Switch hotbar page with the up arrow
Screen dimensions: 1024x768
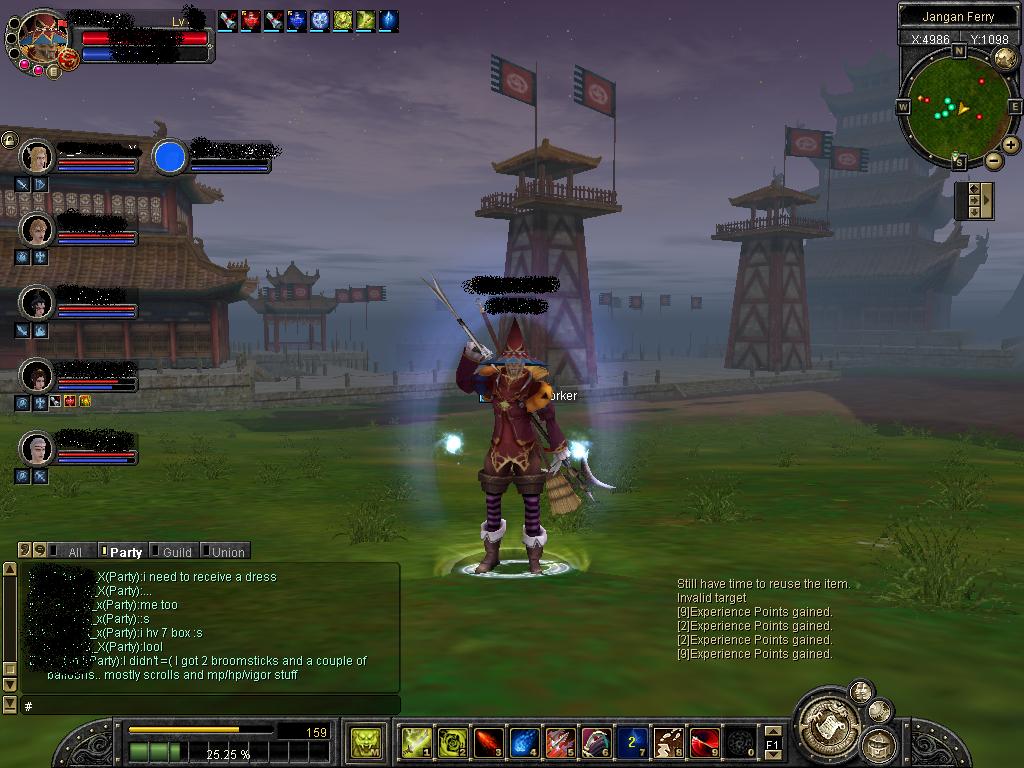tap(772, 732)
